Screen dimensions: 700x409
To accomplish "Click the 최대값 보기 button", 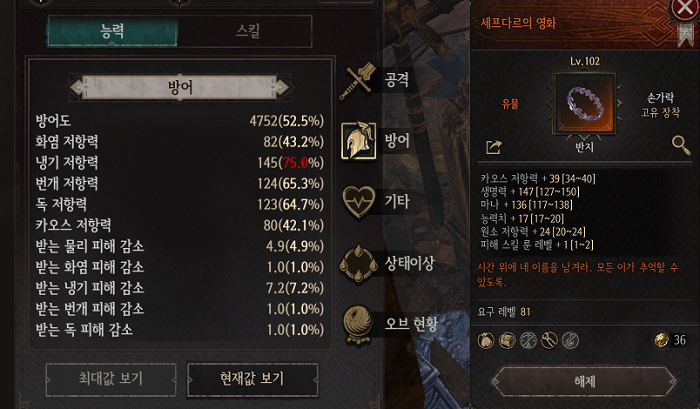I will [x=109, y=378].
